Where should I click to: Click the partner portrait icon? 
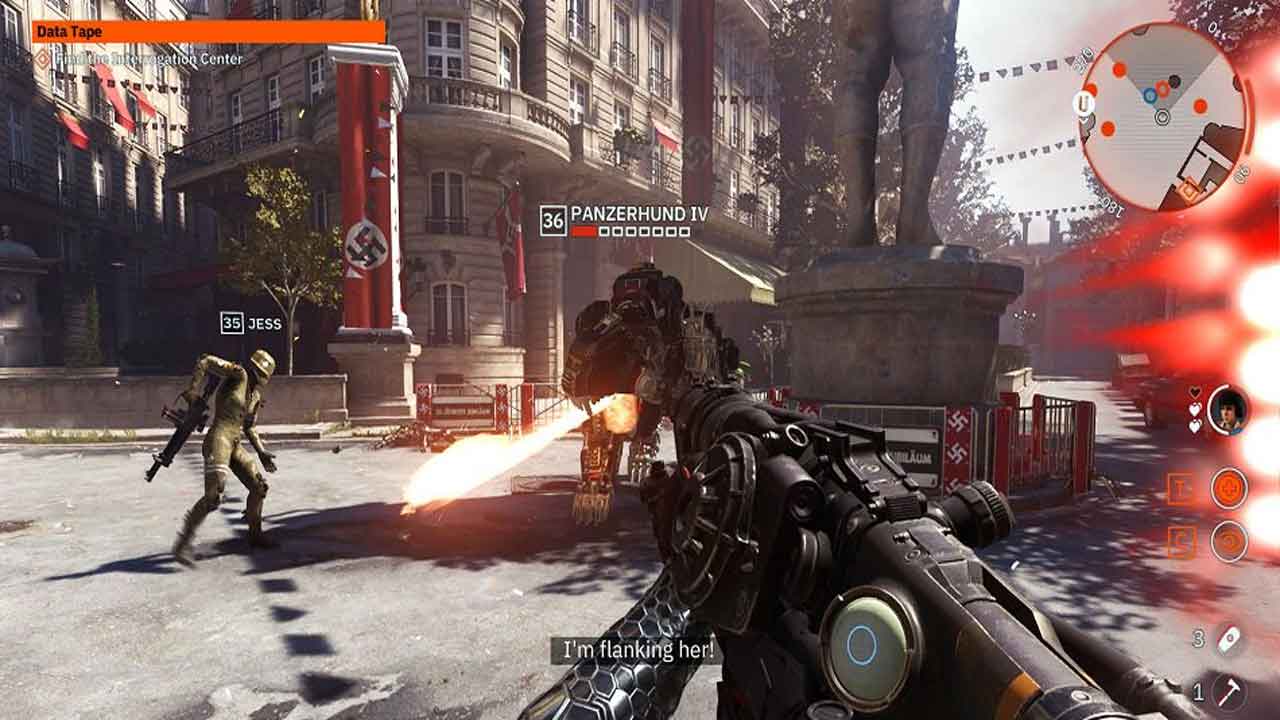pyautogui.click(x=1228, y=410)
